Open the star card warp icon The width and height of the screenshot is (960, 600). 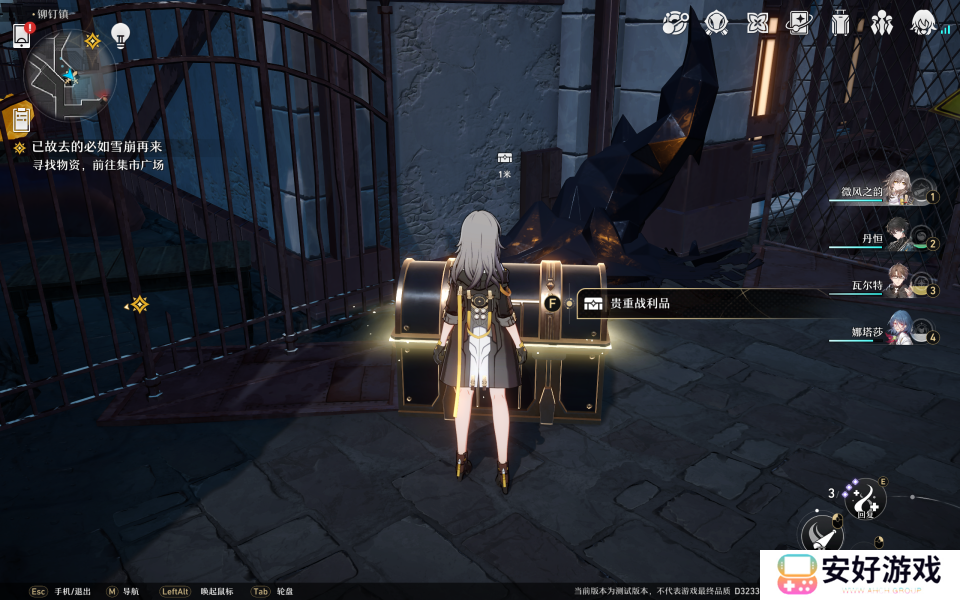(x=799, y=22)
